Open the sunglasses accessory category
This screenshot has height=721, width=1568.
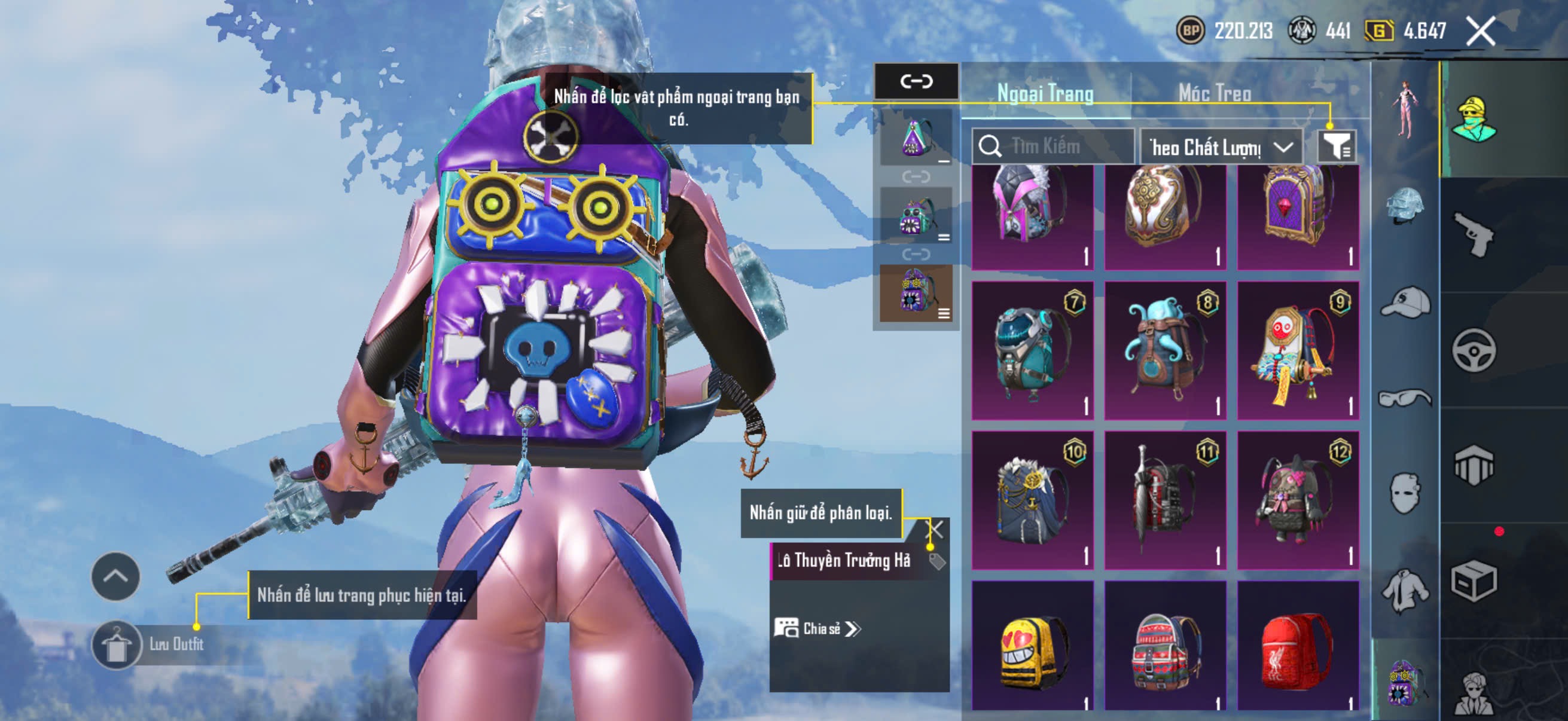point(1405,399)
